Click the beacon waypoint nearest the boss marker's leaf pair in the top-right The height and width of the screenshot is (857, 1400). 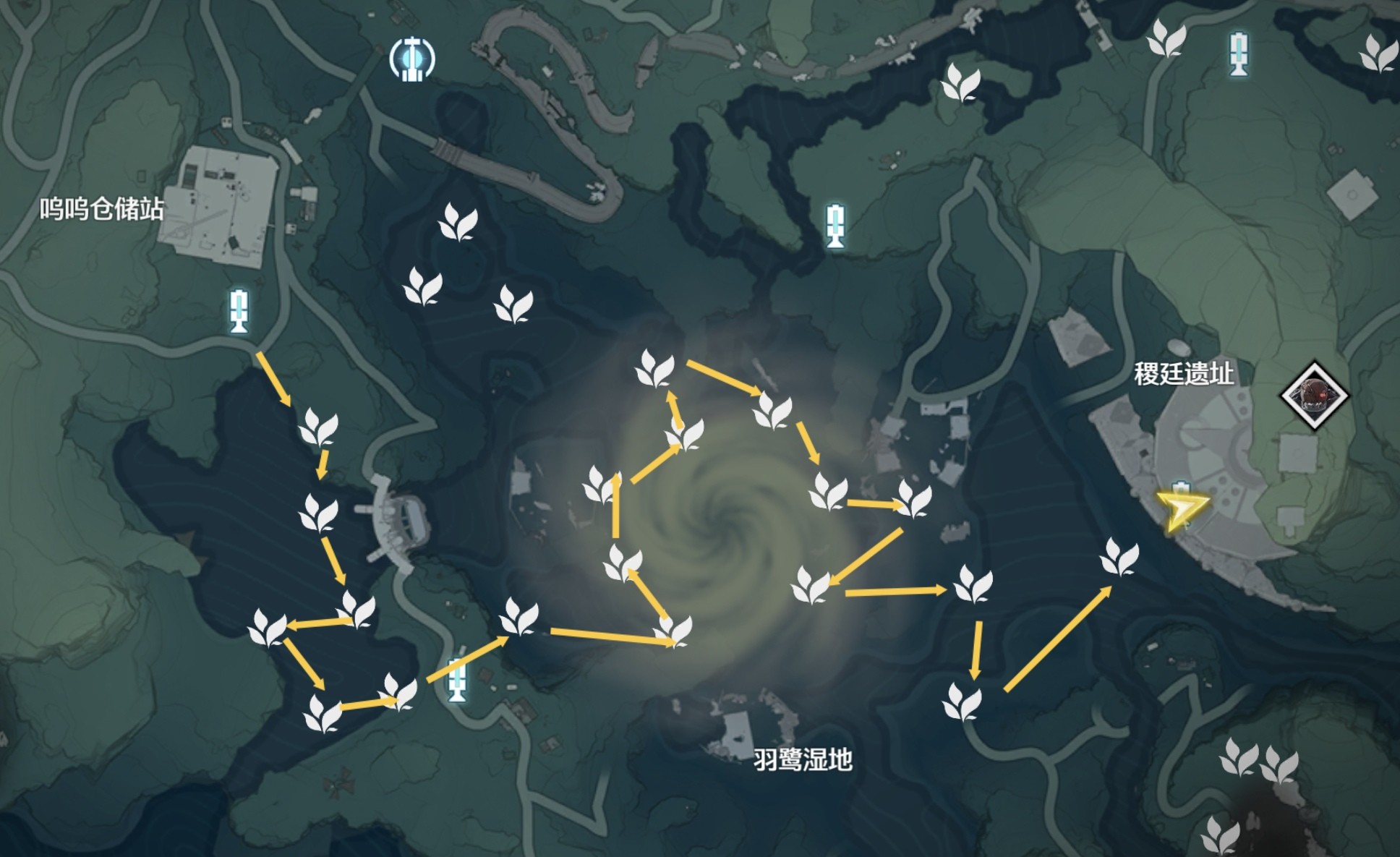1239,54
